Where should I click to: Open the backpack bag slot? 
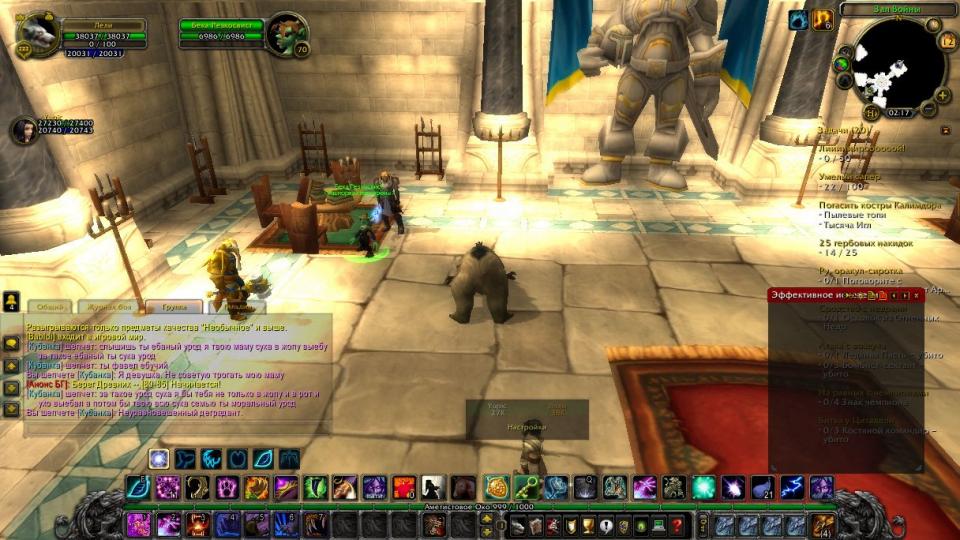(822, 525)
